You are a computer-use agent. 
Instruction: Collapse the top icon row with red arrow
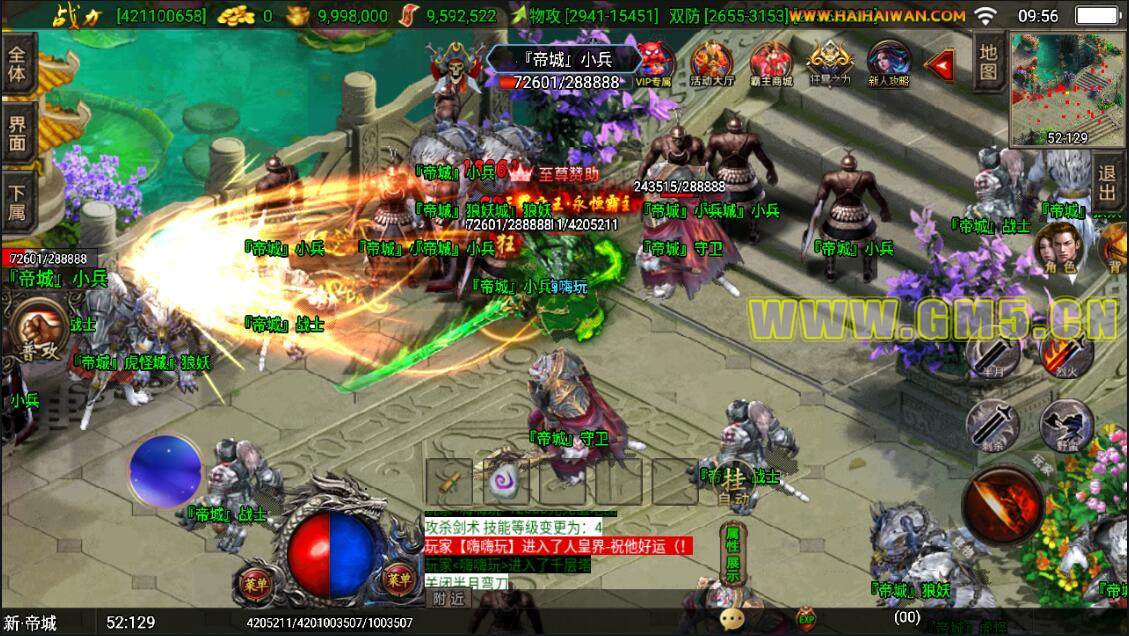(939, 66)
